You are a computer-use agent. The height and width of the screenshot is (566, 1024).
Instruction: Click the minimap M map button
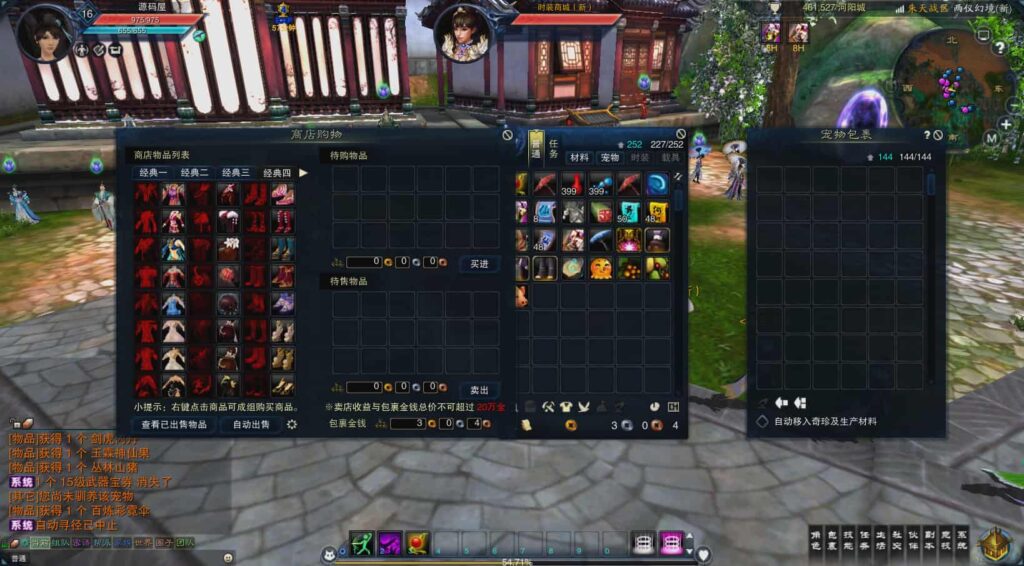pos(991,138)
